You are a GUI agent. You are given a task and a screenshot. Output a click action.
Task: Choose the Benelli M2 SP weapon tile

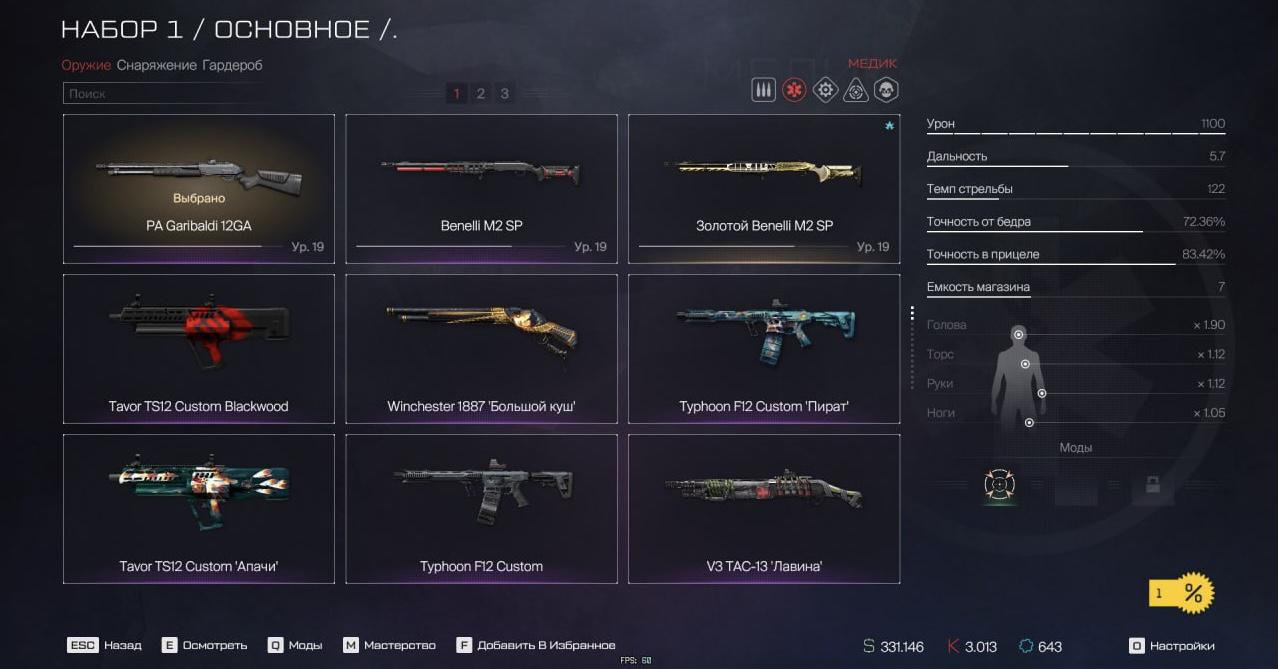point(481,188)
